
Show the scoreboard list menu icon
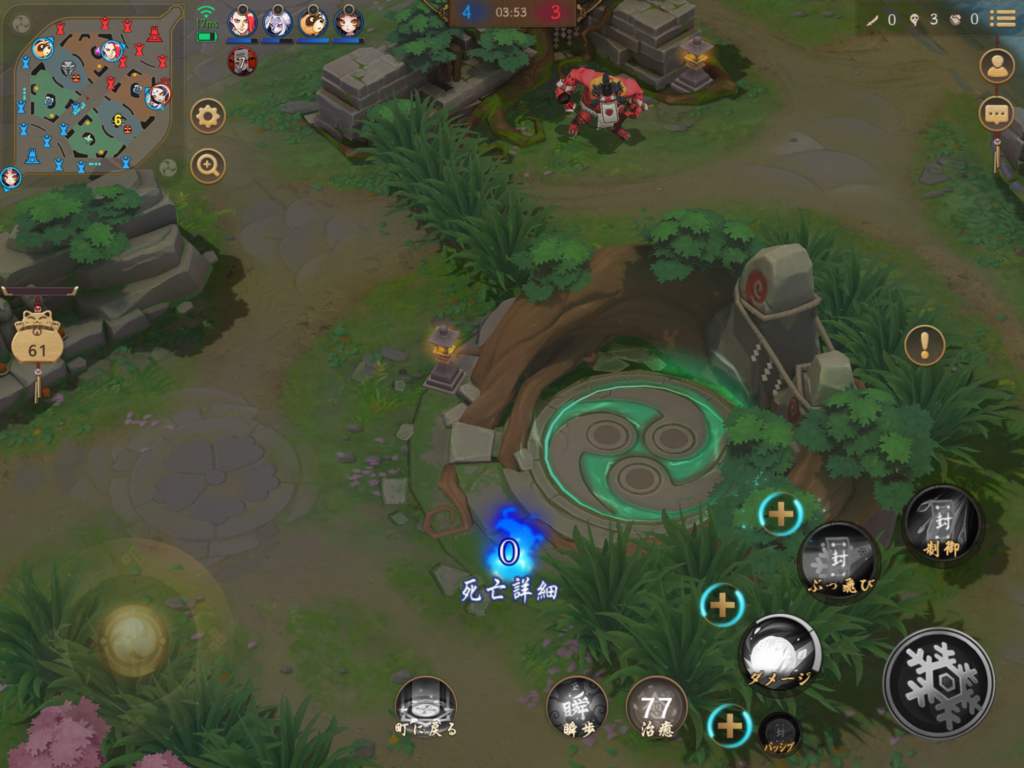(x=1002, y=19)
